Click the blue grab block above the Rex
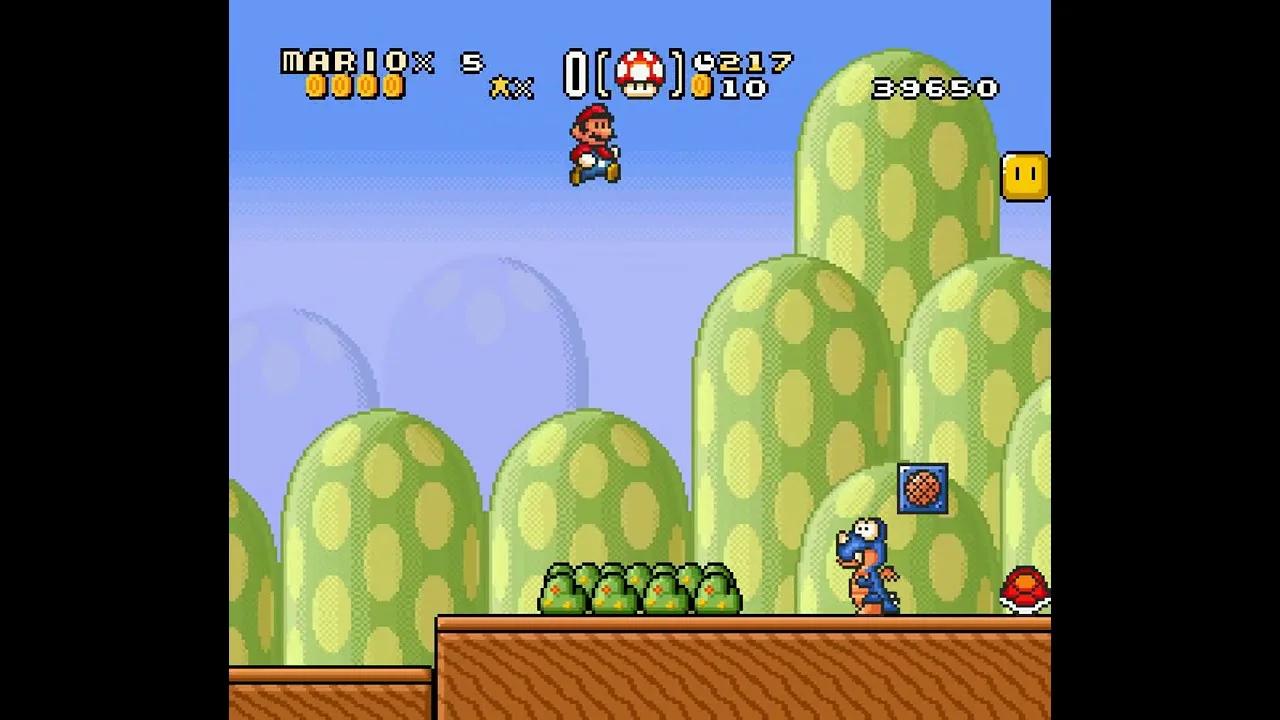 pyautogui.click(x=924, y=489)
